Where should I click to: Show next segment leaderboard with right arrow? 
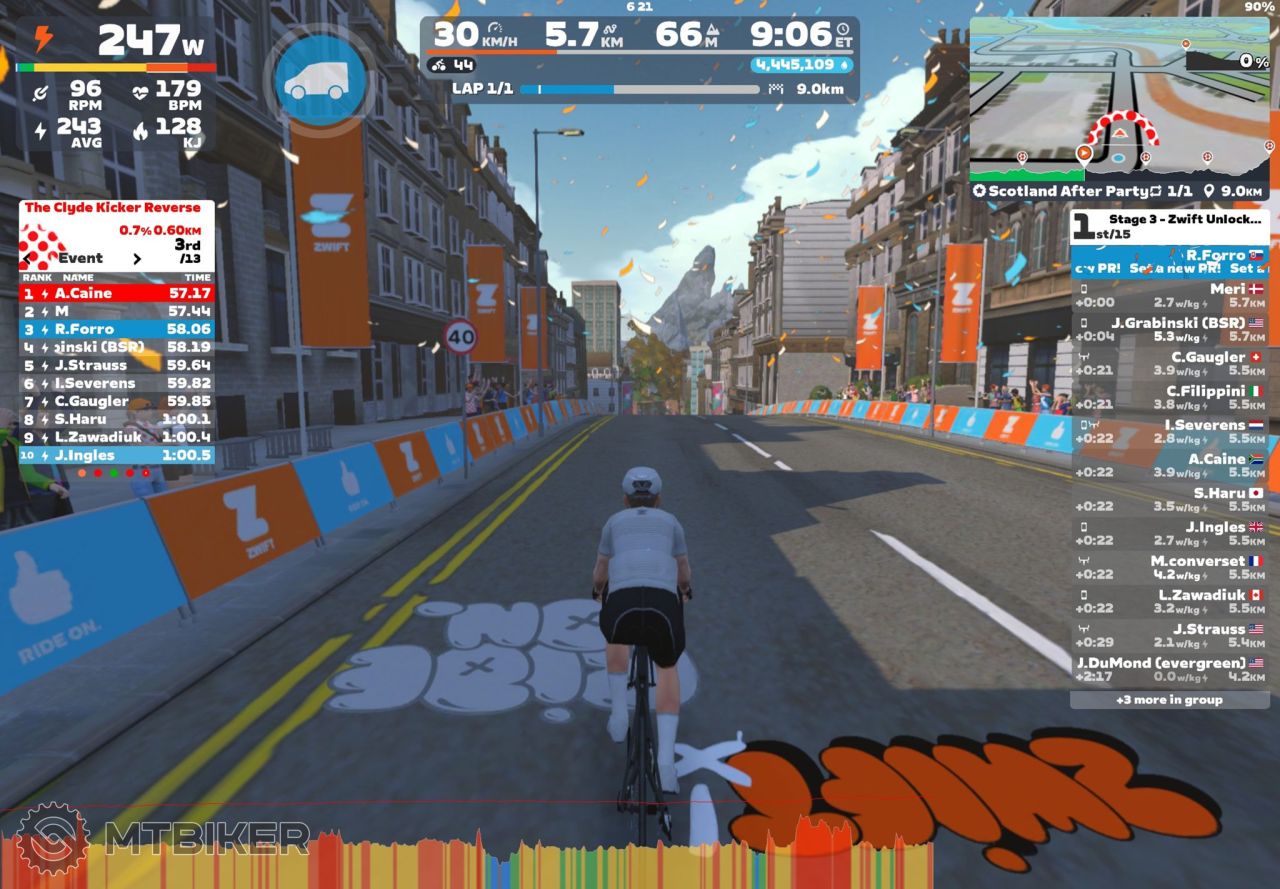137,258
